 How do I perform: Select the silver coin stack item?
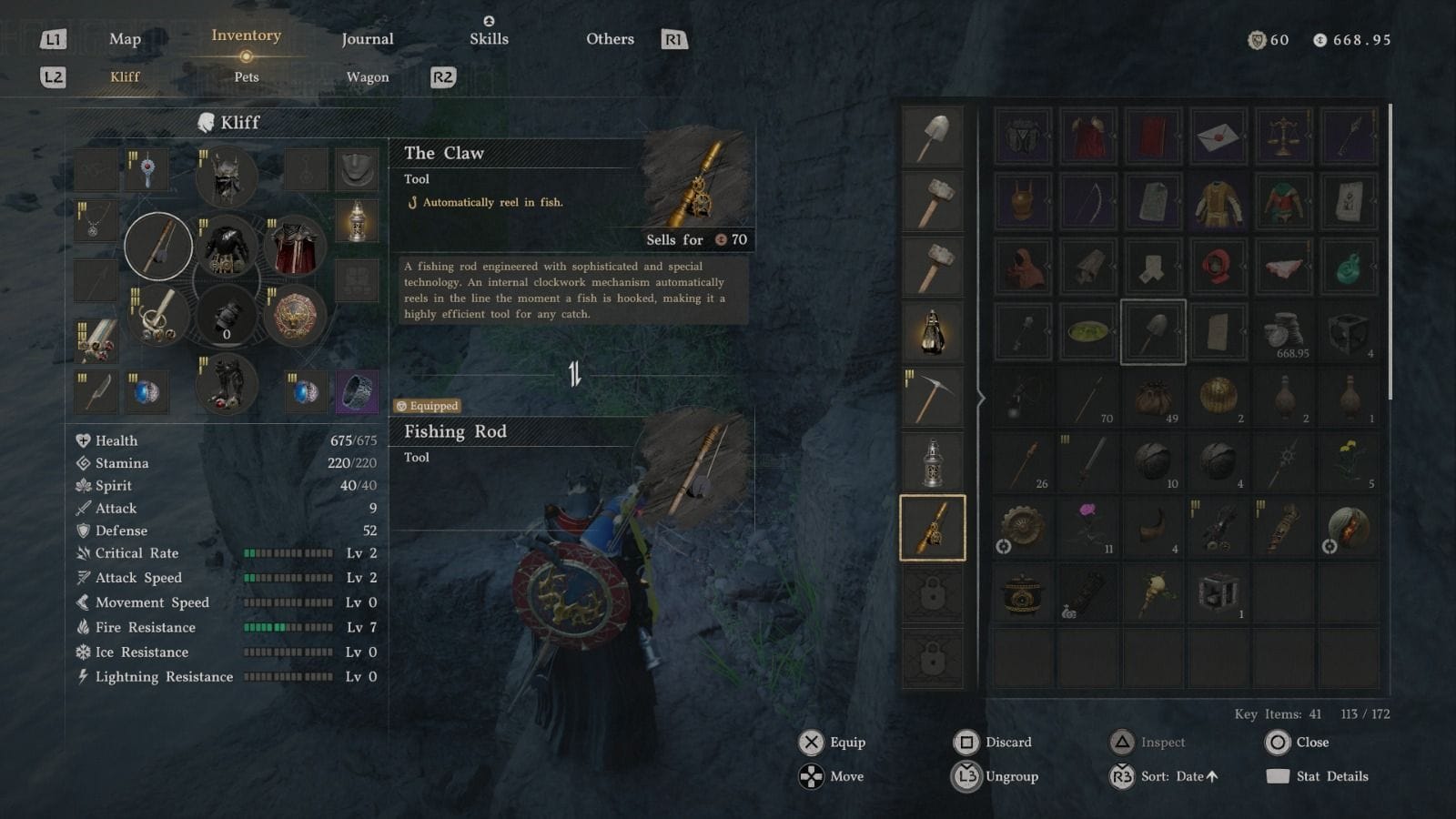(1283, 332)
